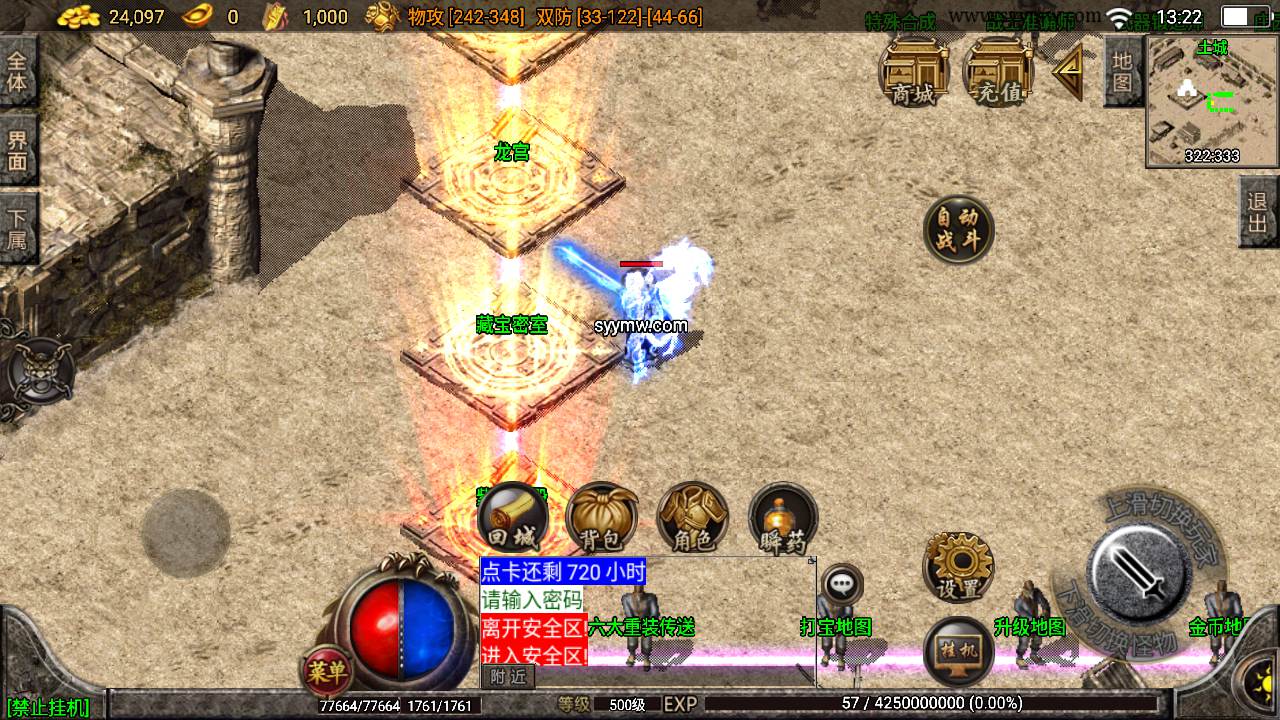Screen dimensions: 1280x720
Task: Open the 背包 backpack
Action: pos(601,518)
